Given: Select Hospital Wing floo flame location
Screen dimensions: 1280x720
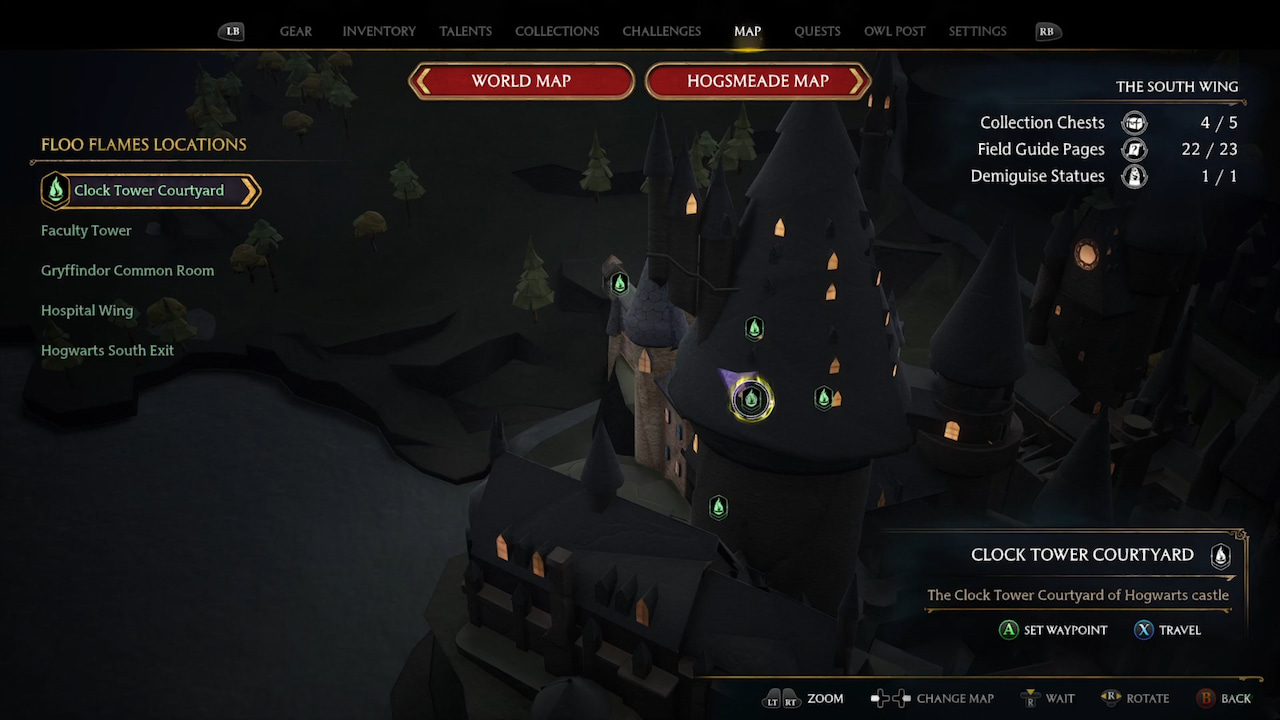Looking at the screenshot, I should pyautogui.click(x=87, y=310).
